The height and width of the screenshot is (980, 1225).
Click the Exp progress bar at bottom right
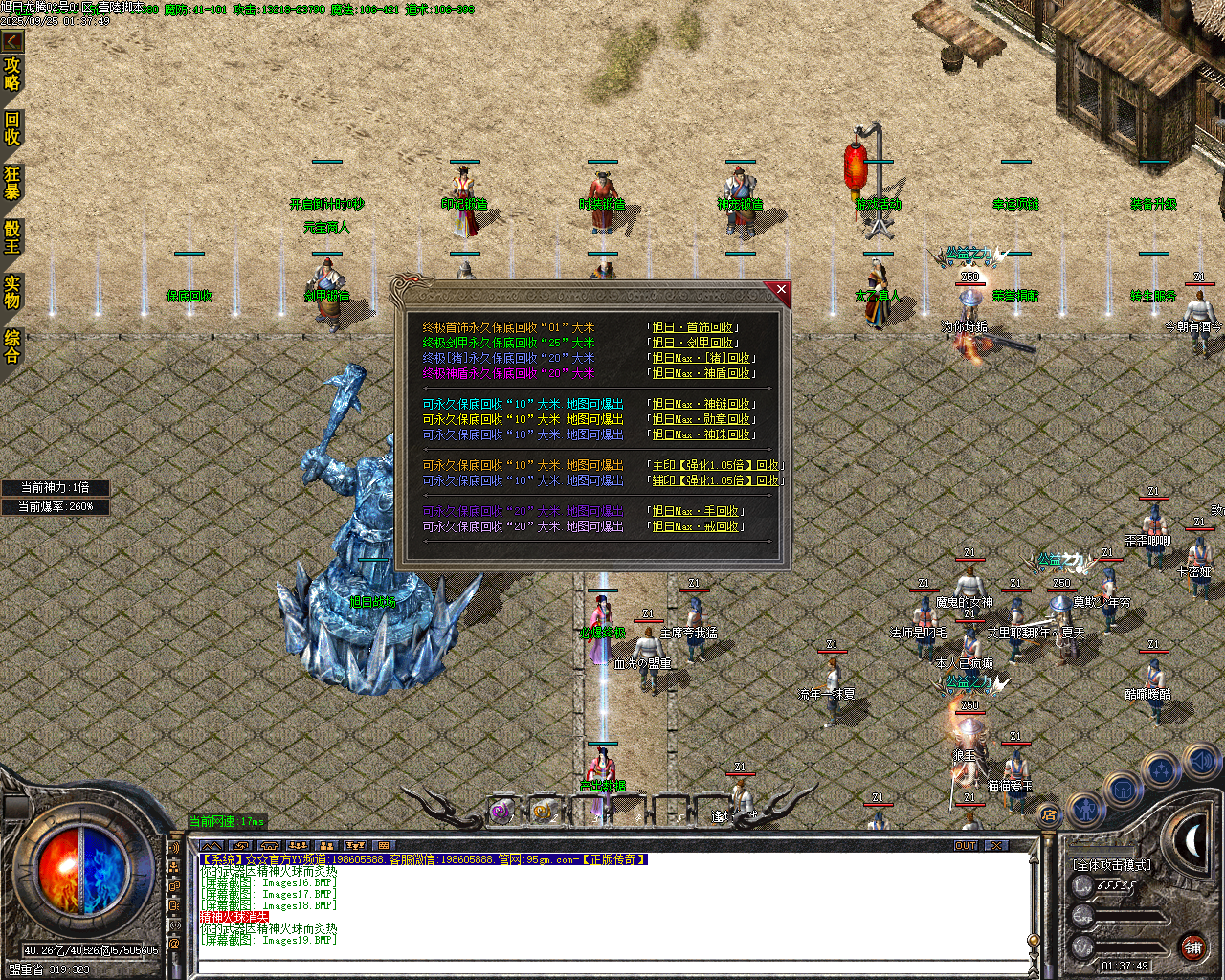tap(1129, 917)
